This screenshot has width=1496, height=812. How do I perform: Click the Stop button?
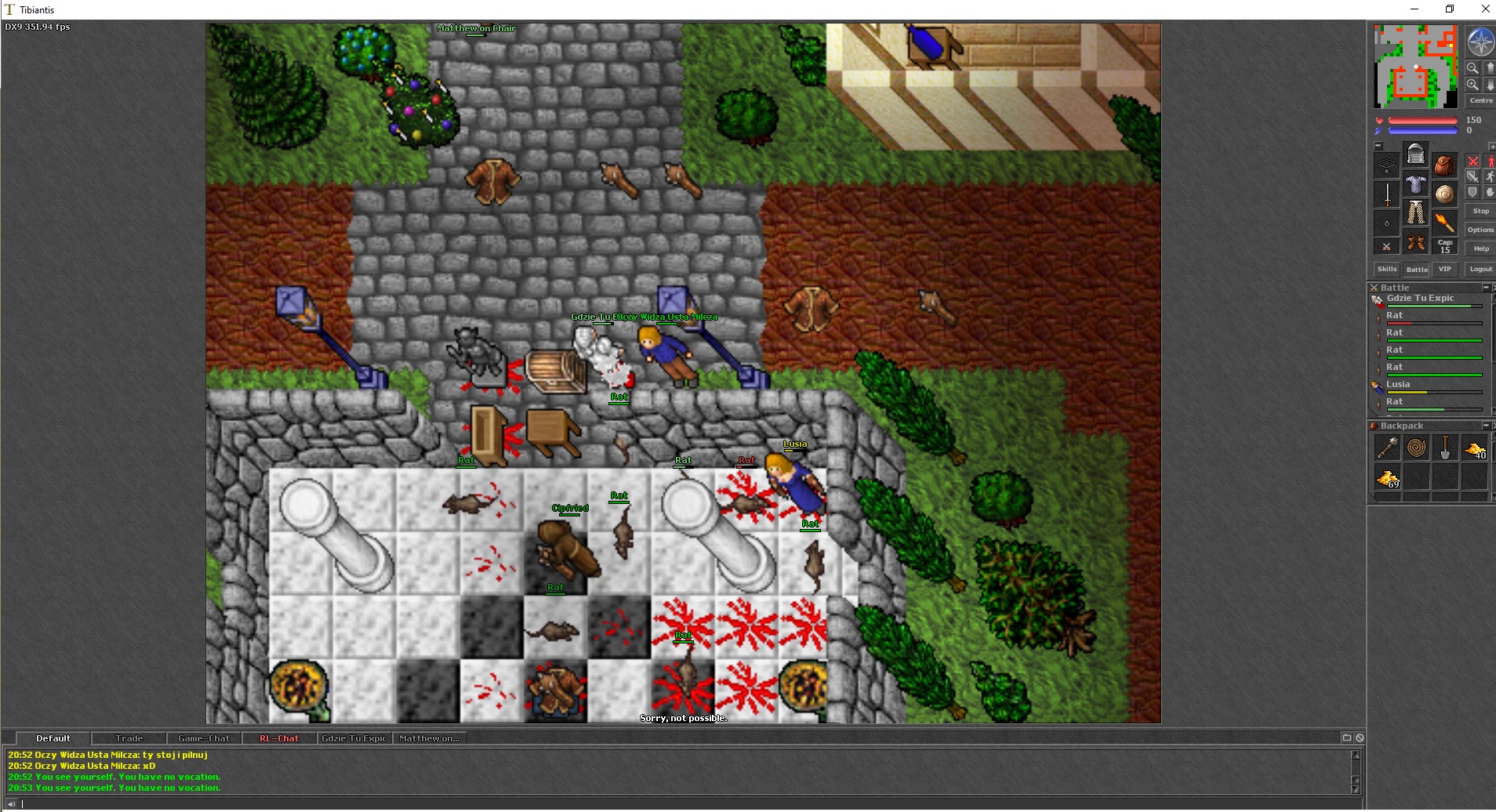[1480, 211]
